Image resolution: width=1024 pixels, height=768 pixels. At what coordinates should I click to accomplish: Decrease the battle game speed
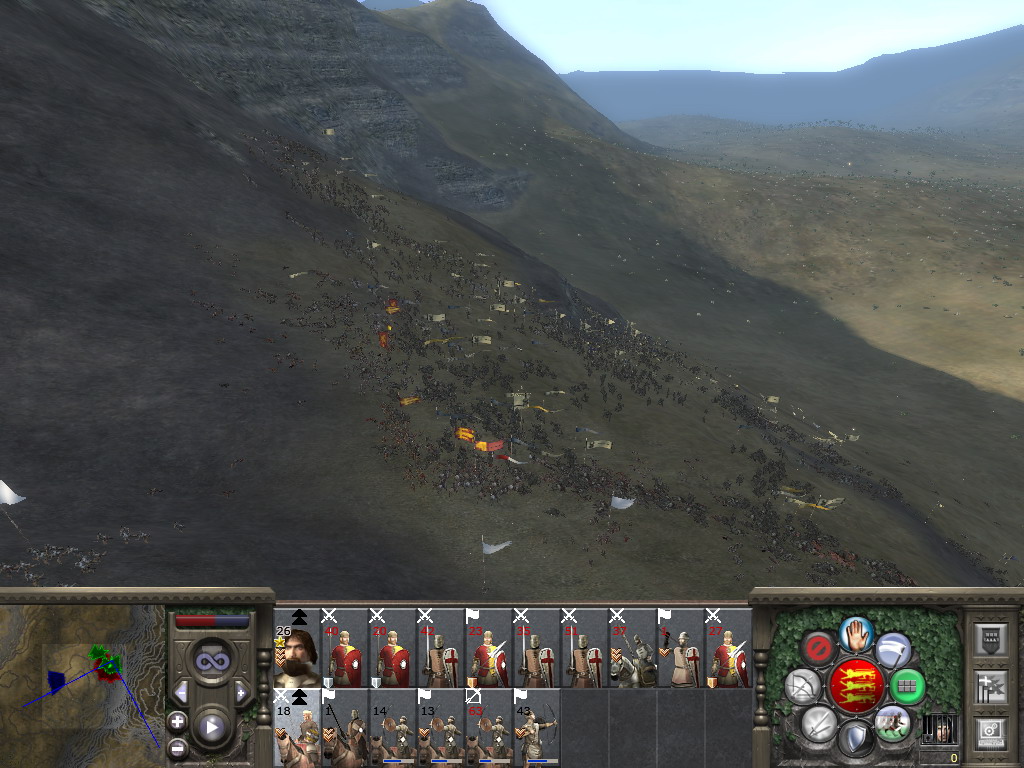click(x=182, y=692)
